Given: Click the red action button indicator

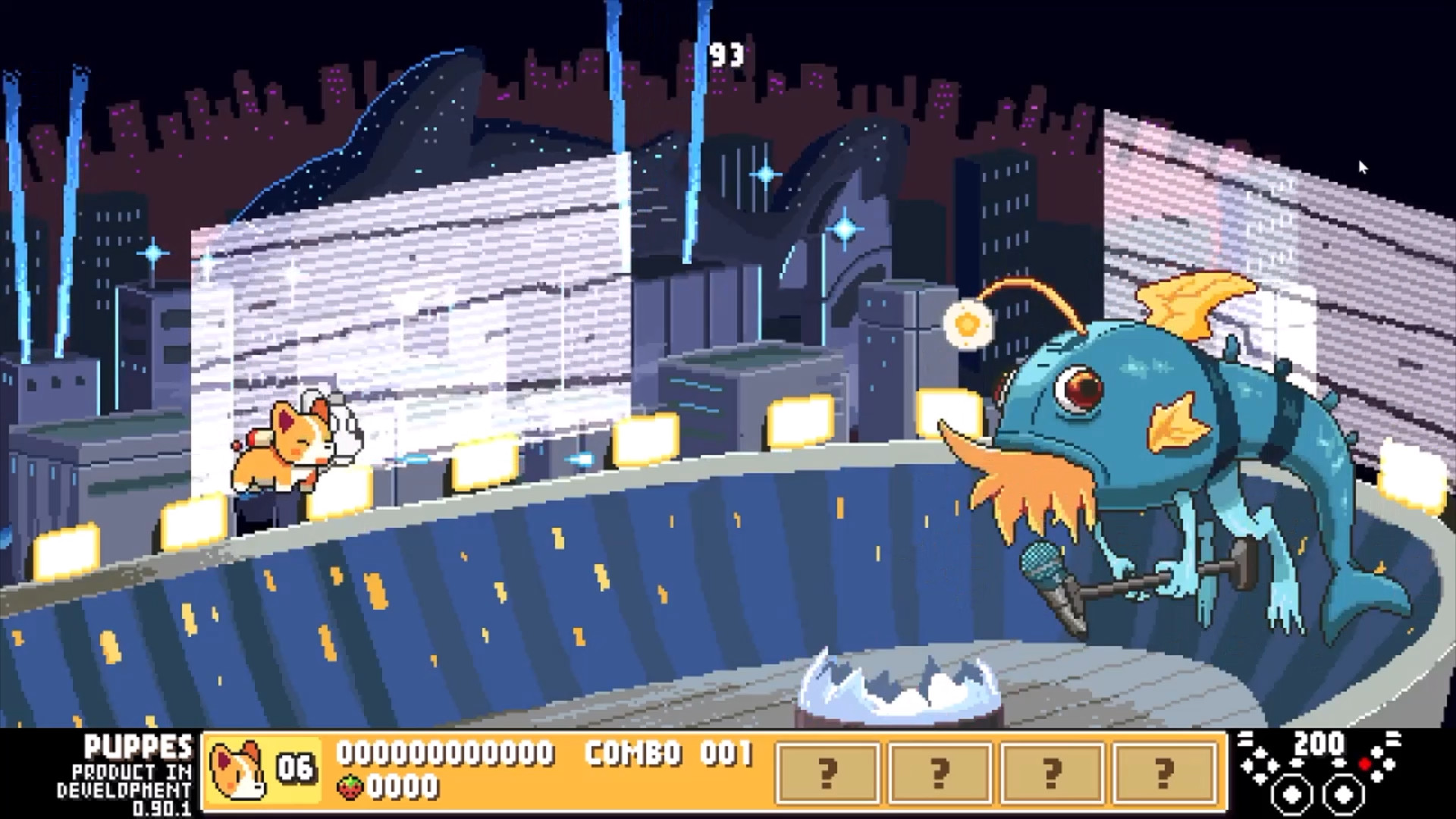Looking at the screenshot, I should (x=1365, y=765).
